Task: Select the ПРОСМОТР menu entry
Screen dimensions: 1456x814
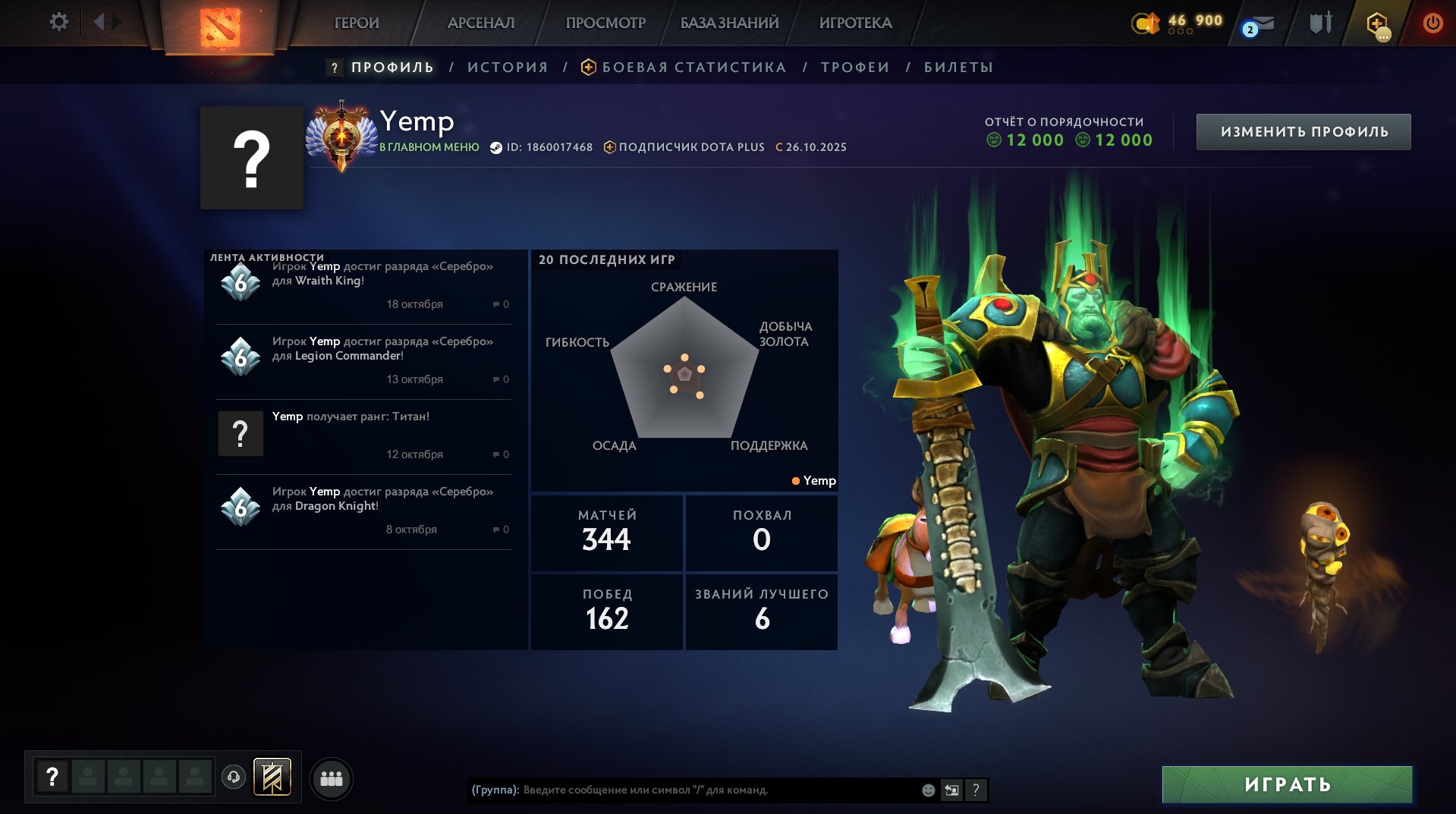Action: (x=605, y=23)
